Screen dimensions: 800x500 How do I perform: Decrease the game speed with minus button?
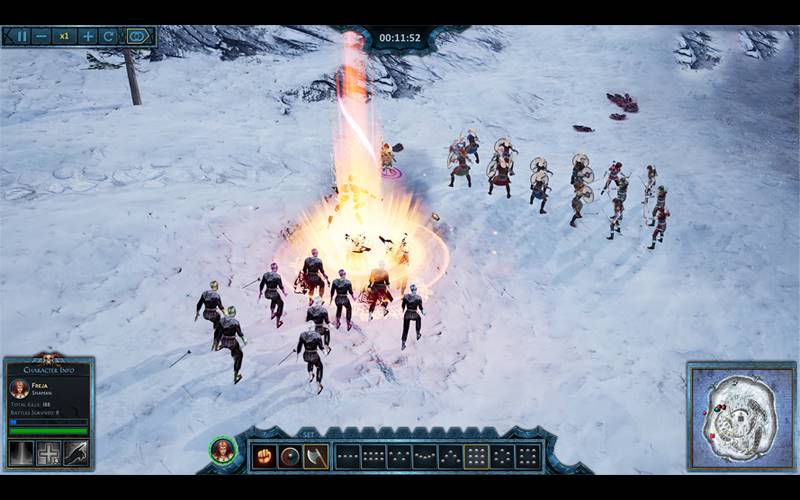click(x=42, y=36)
